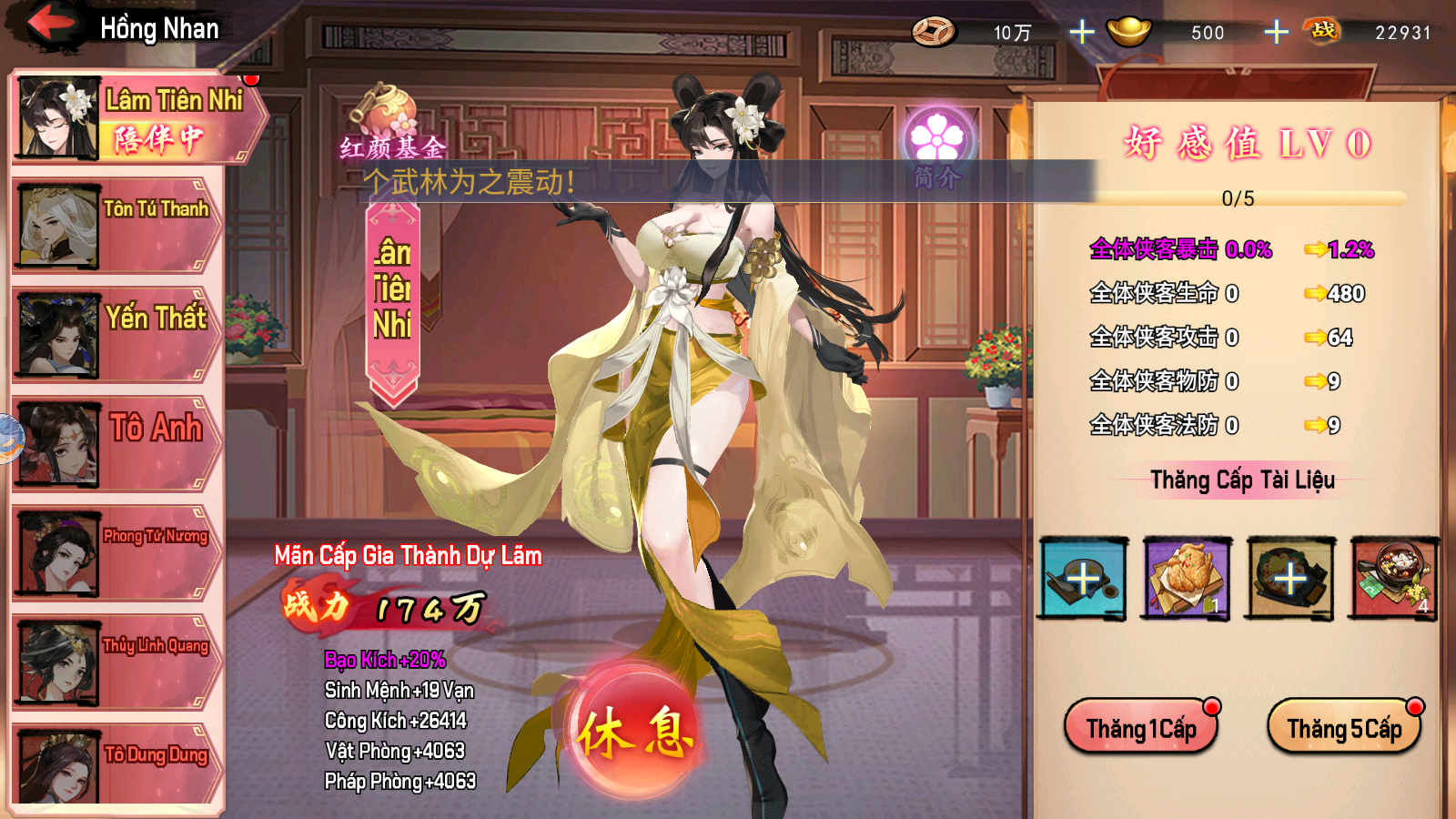
Task: Switch to Tô Anh companion
Action: (x=116, y=444)
